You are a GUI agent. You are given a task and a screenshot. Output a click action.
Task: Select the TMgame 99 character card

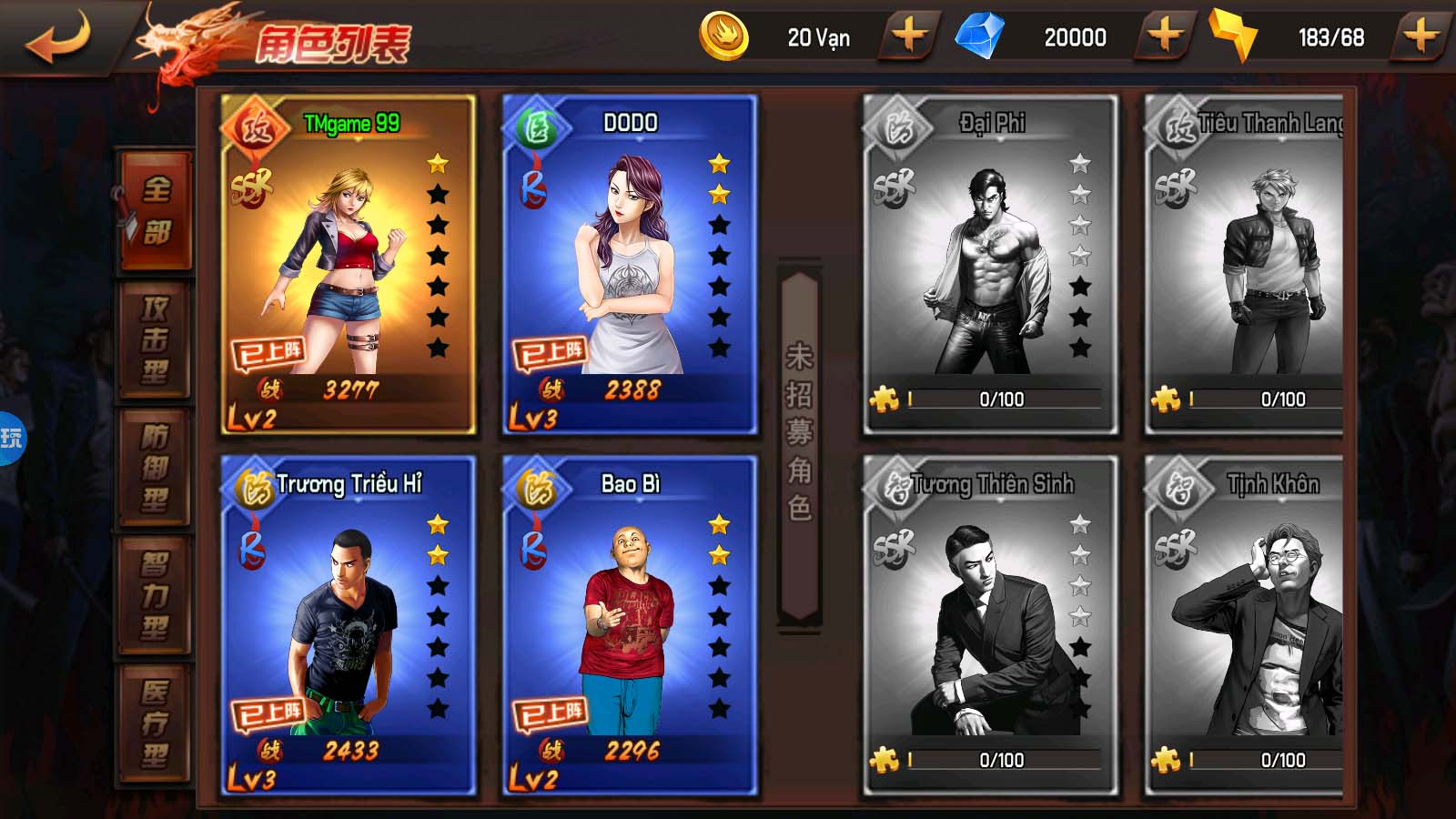tap(348, 264)
